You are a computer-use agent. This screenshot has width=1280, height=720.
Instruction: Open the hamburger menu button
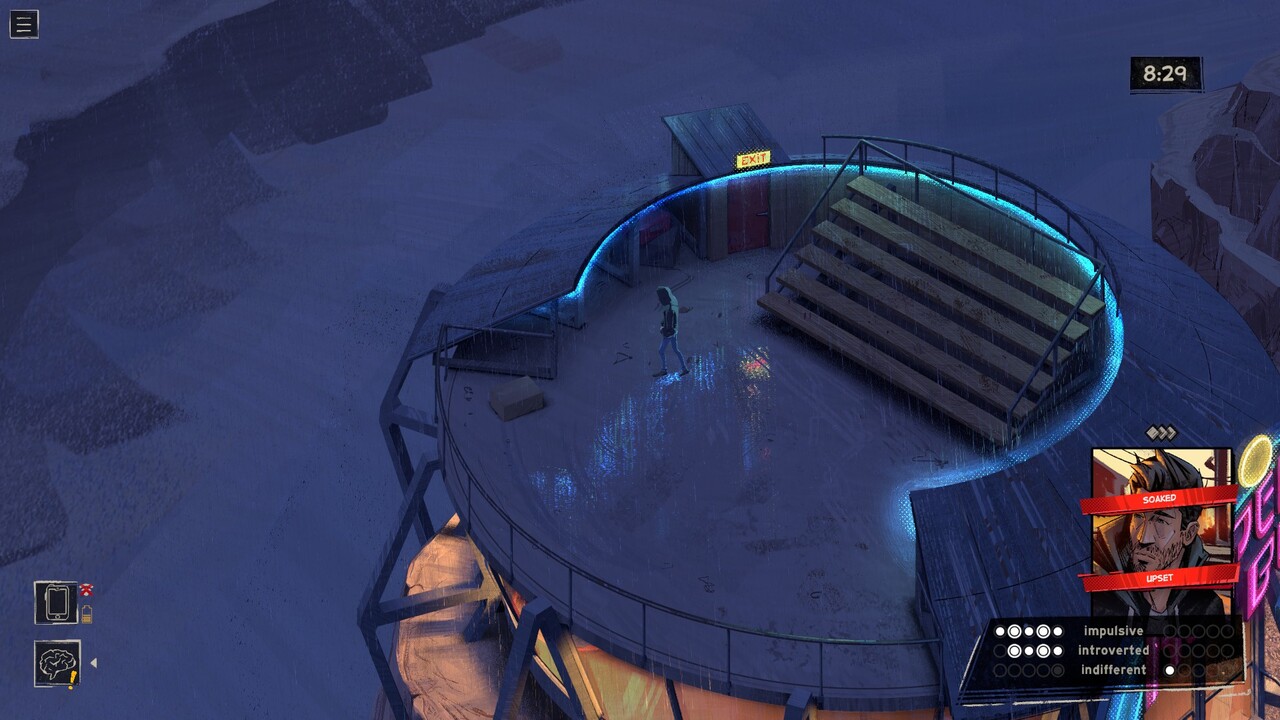tap(24, 24)
